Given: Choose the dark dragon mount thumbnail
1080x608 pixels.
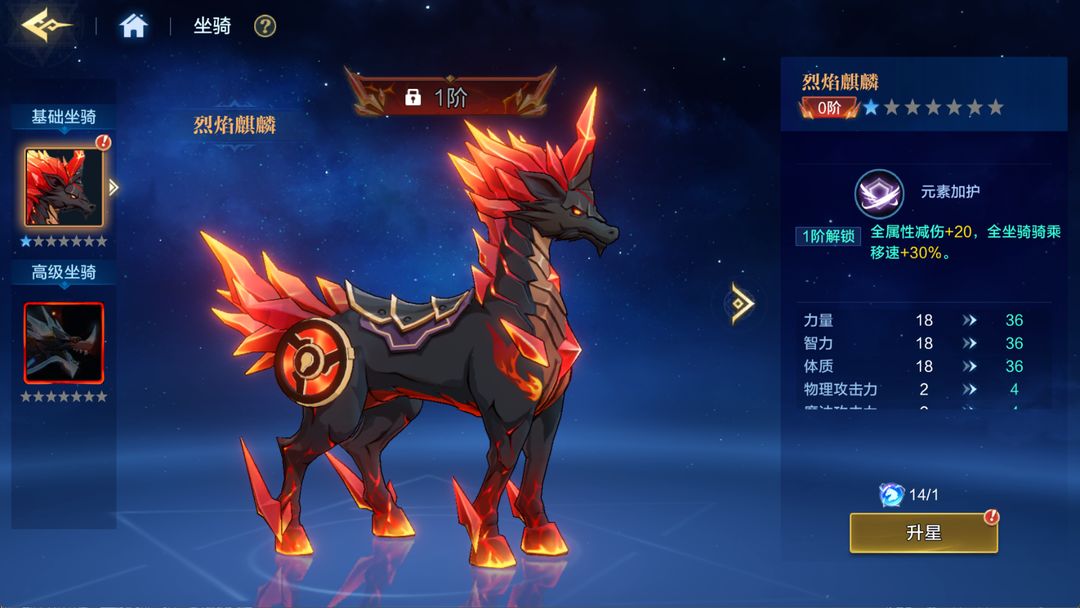Looking at the screenshot, I should (x=64, y=343).
